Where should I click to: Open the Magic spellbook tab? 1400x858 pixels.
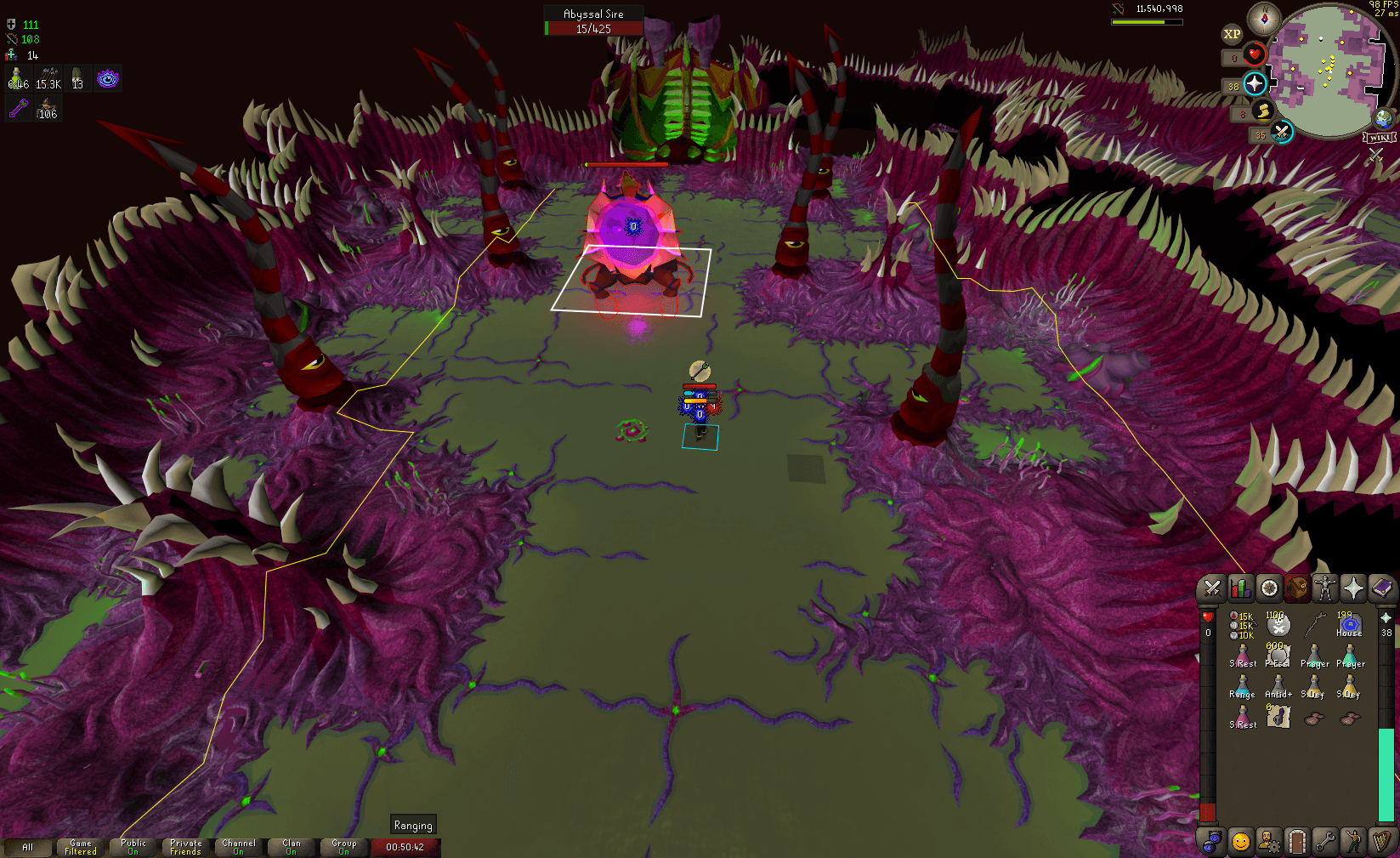pyautogui.click(x=1383, y=588)
